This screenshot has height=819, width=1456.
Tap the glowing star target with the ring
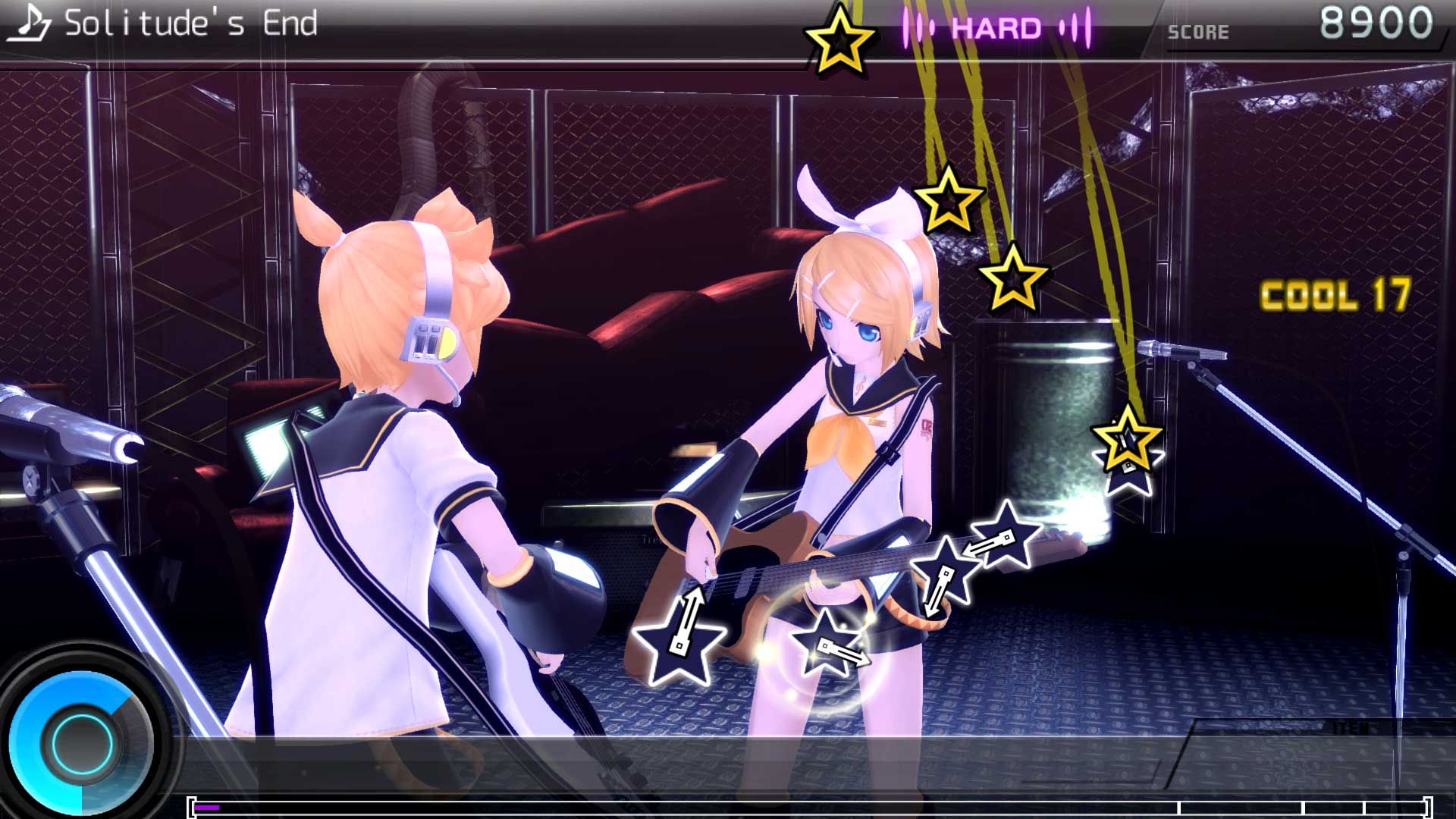[826, 646]
